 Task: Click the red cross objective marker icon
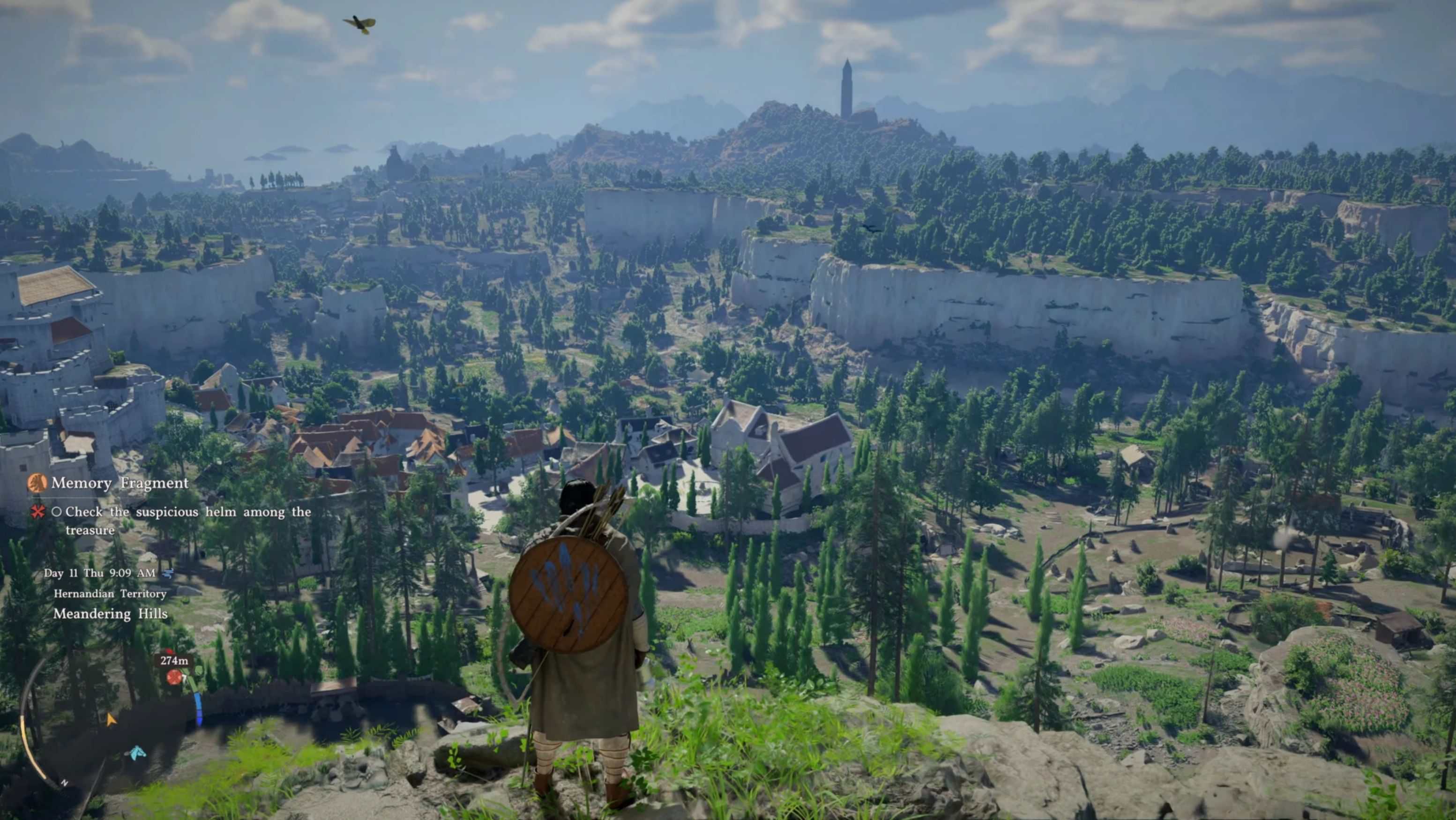(38, 512)
